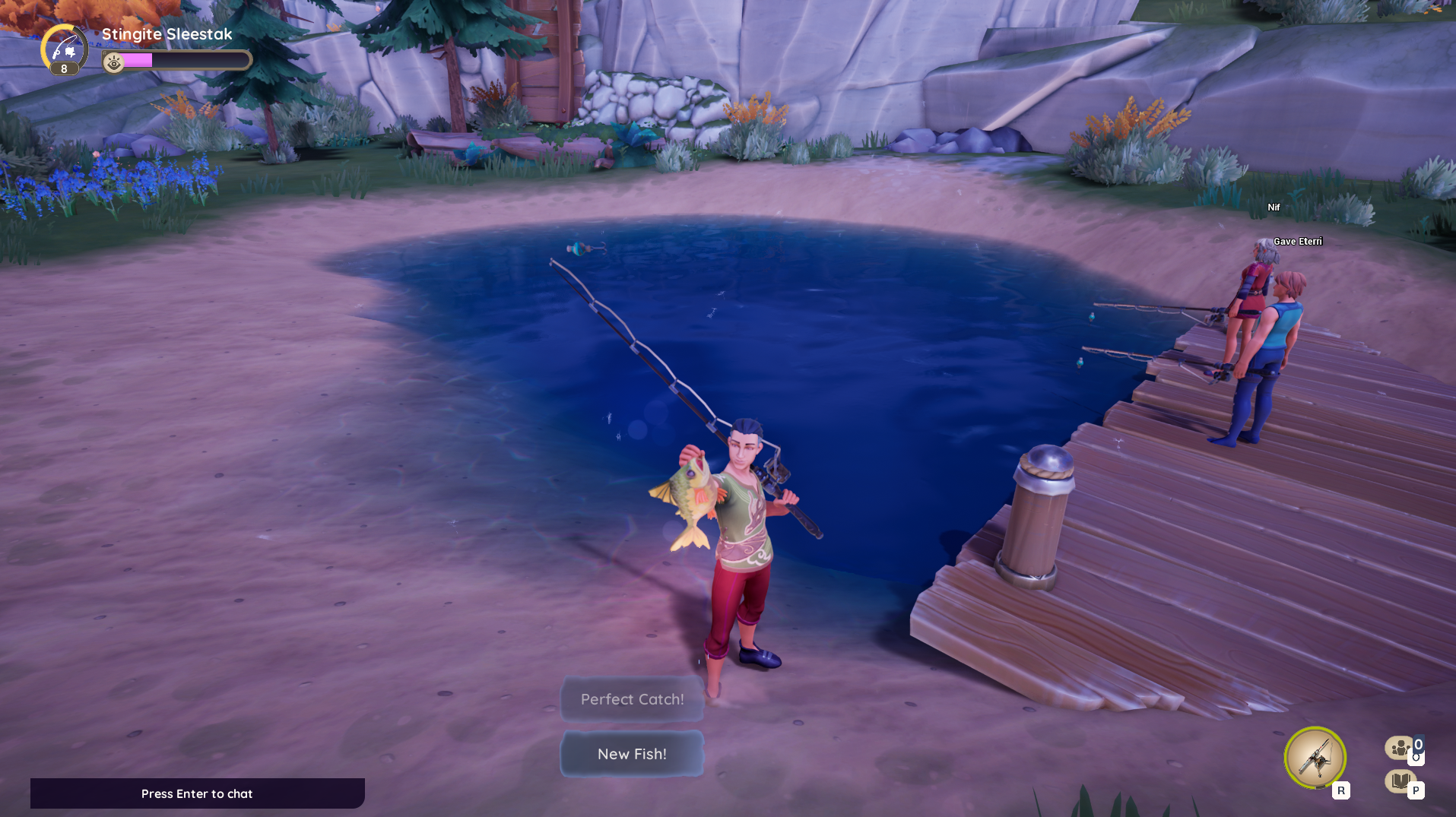Open the social players icon
The image size is (1456, 817).
(x=1400, y=749)
